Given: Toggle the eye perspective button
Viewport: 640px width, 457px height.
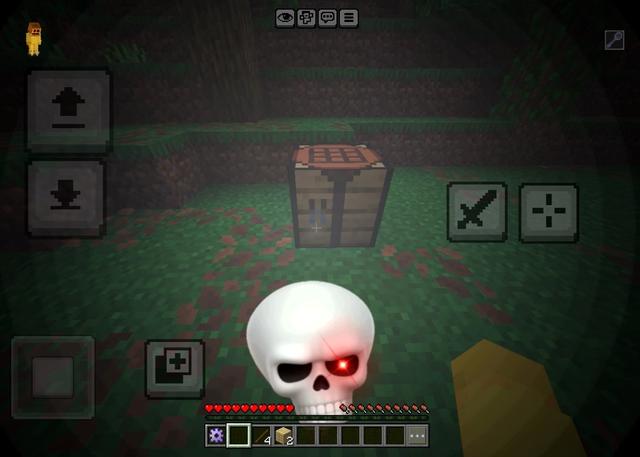Looking at the screenshot, I should [x=285, y=18].
